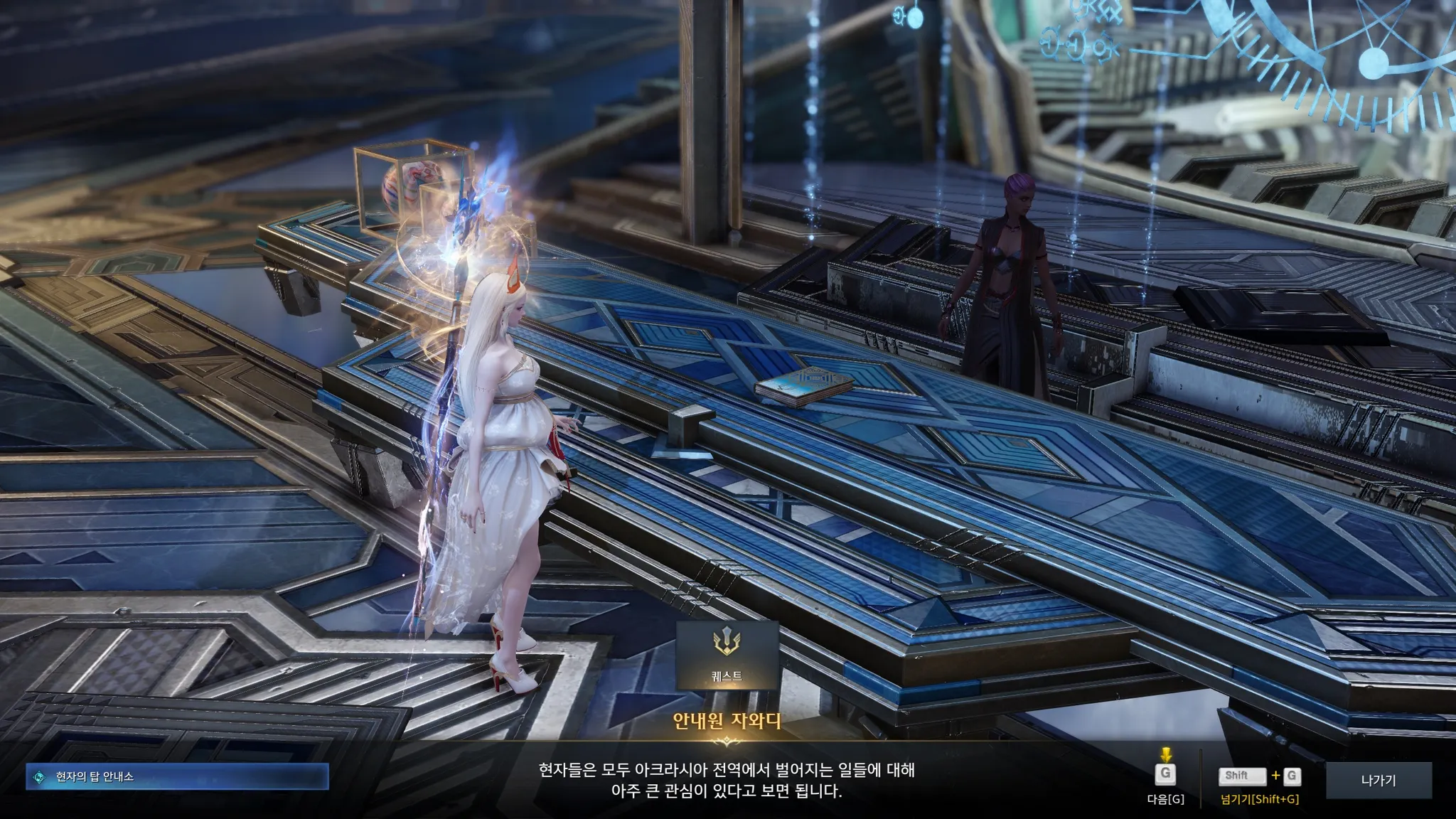Open the 퀘스트 (Quest) dialogue option
1456x819 pixels.
[x=727, y=655]
